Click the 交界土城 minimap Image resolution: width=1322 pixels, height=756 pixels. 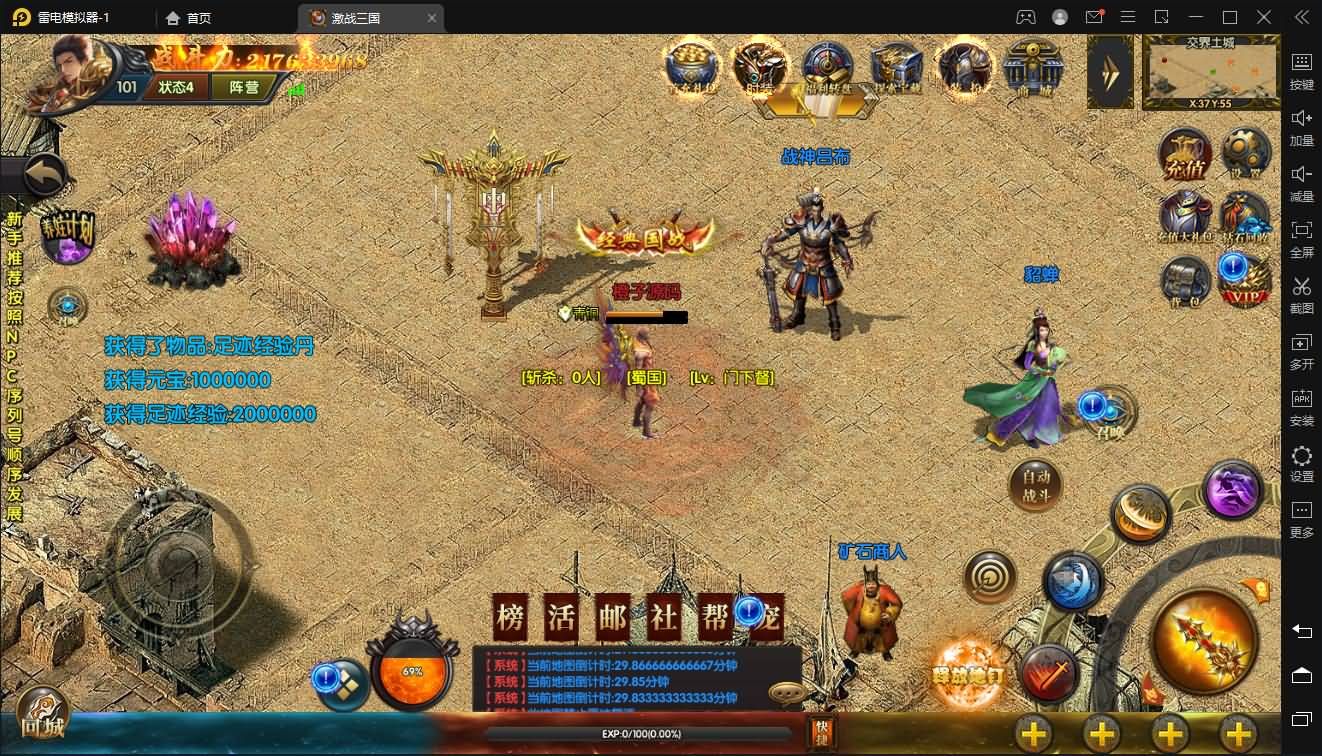(x=1210, y=73)
